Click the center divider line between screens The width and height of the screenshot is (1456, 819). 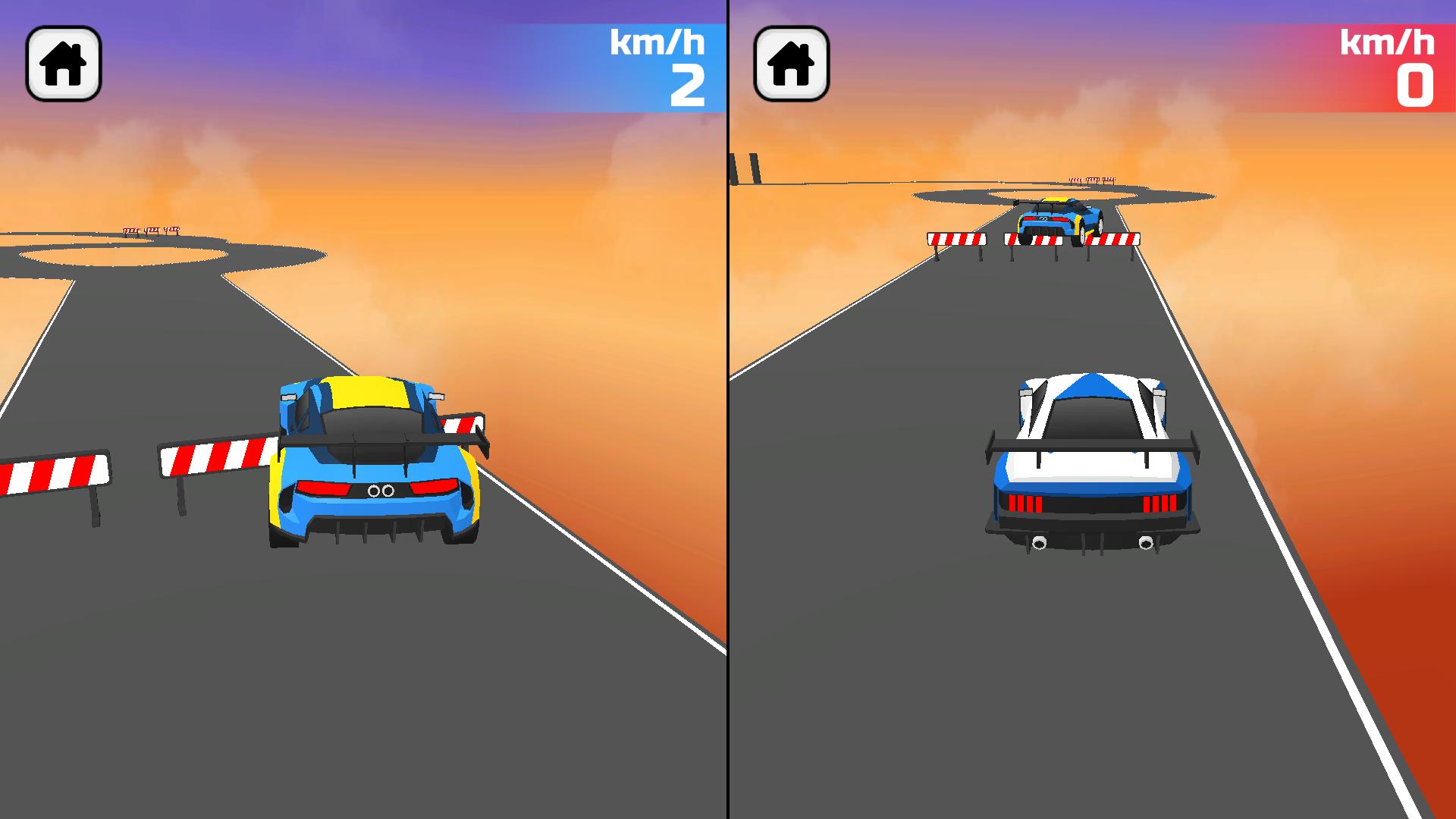(x=726, y=409)
